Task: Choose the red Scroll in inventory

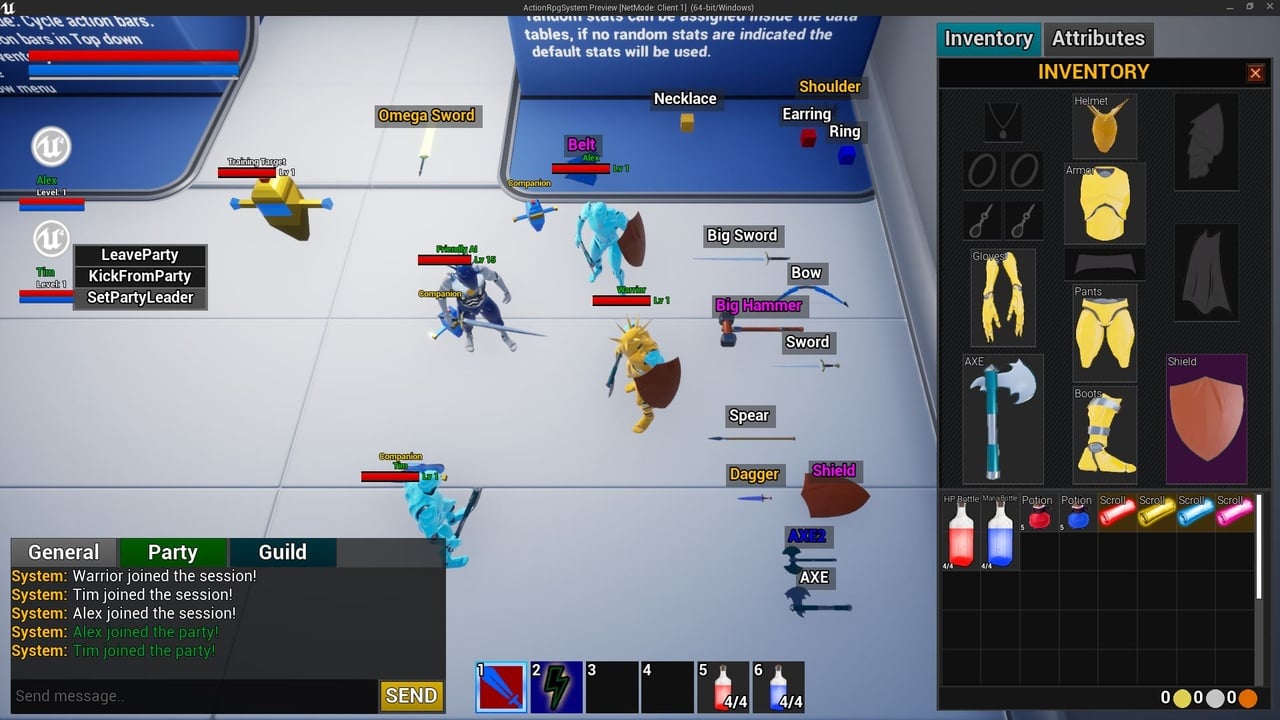Action: pos(1116,513)
